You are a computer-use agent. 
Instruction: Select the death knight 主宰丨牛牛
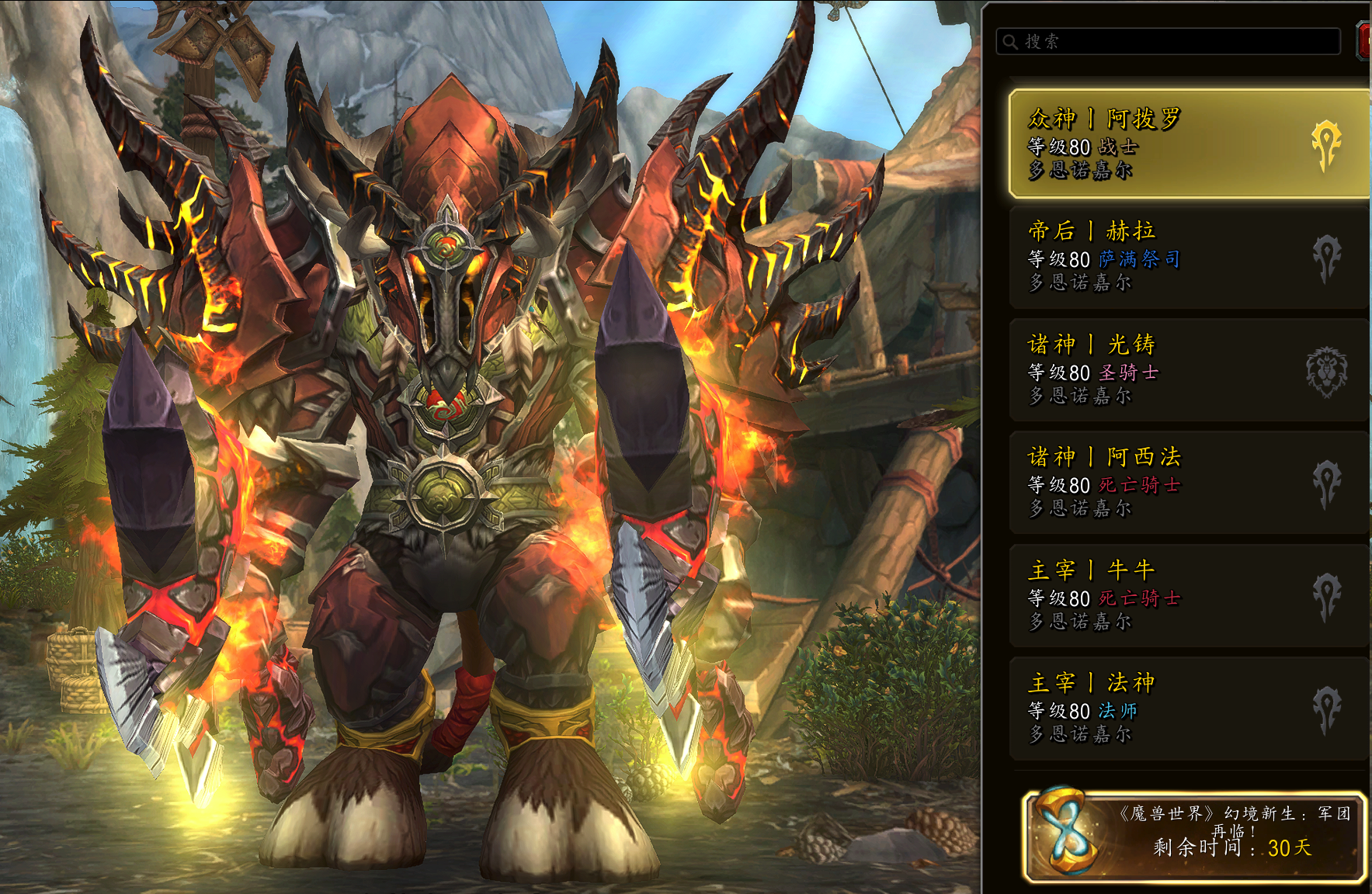tap(1186, 596)
